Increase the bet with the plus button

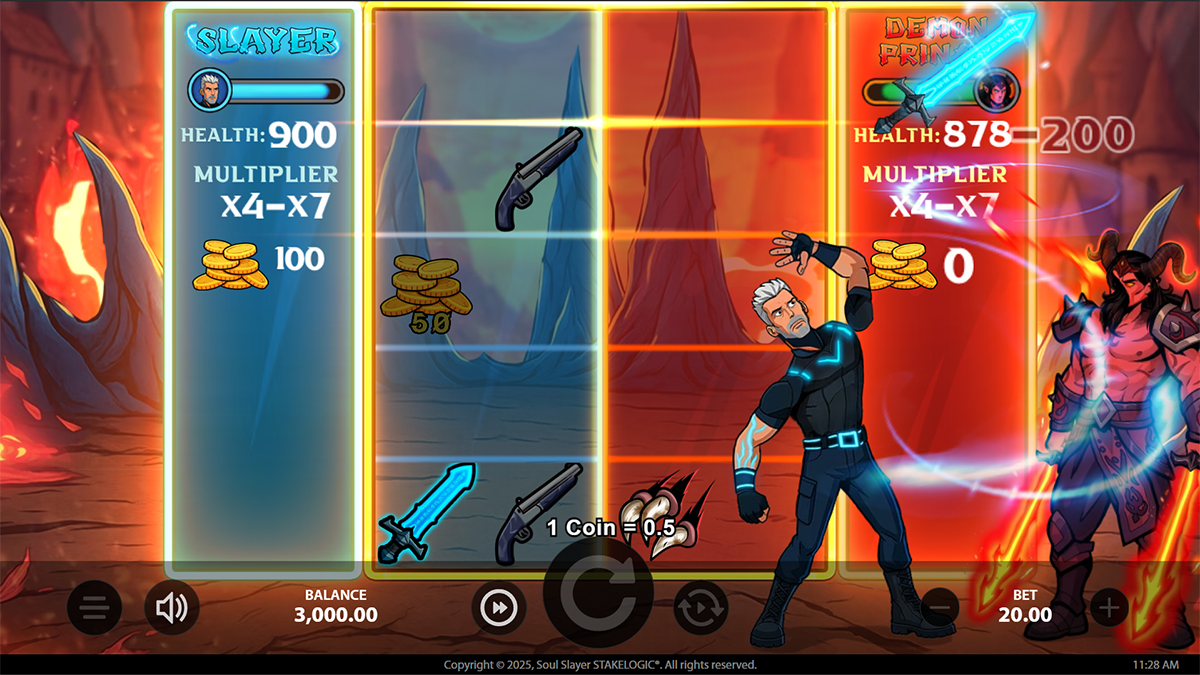coord(1108,606)
